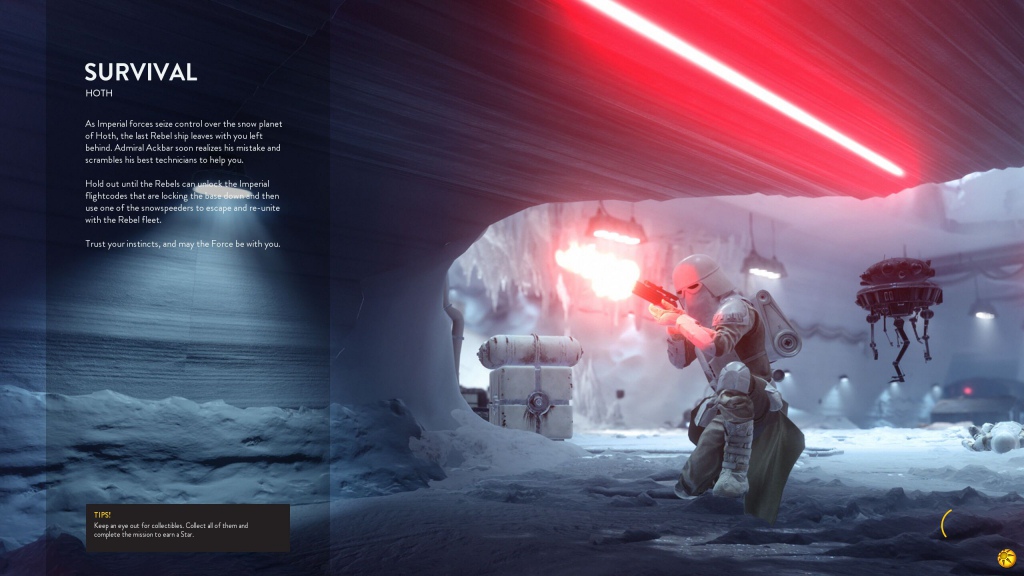This screenshot has width=1024, height=576.
Task: Click the yellow TIPS! hint box
Action: point(187,527)
